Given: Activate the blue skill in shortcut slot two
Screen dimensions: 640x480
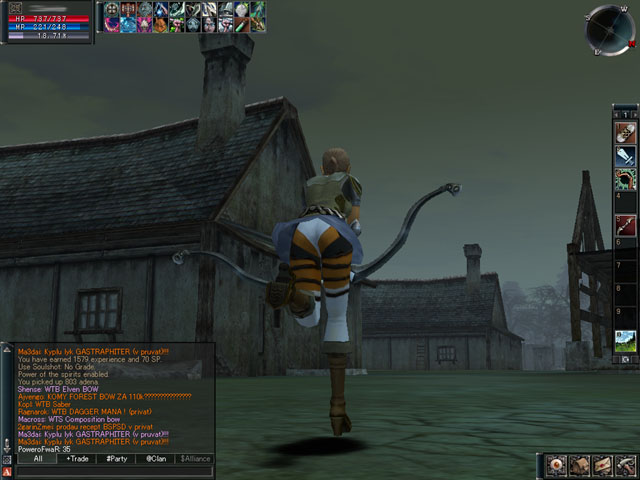Looking at the screenshot, I should [x=625, y=156].
